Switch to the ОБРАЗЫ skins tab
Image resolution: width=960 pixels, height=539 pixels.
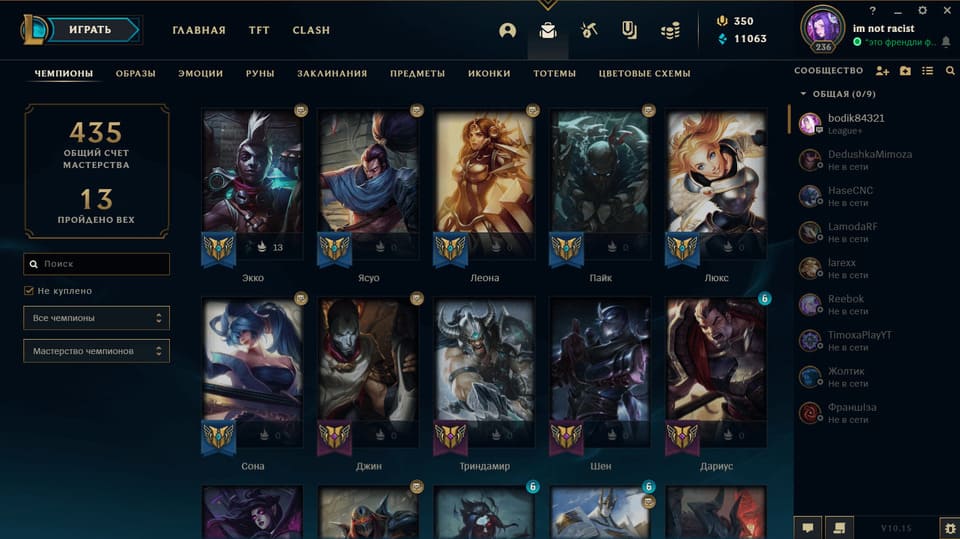click(135, 73)
